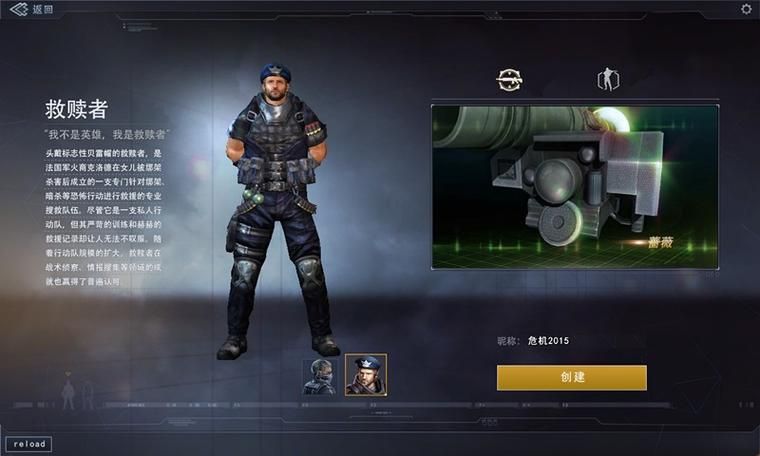Open the settings gear icon
Image resolution: width=760 pixels, height=456 pixels.
(x=746, y=9)
